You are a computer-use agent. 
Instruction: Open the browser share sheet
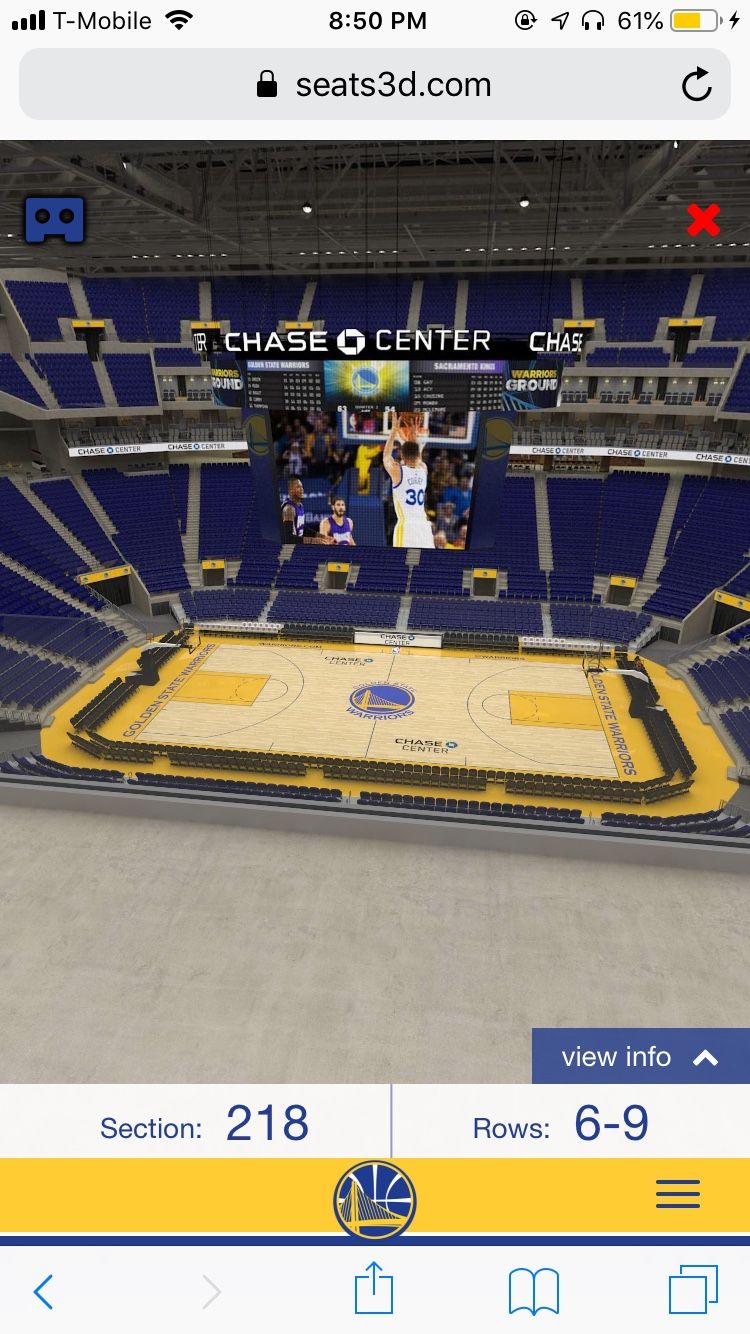[375, 1290]
